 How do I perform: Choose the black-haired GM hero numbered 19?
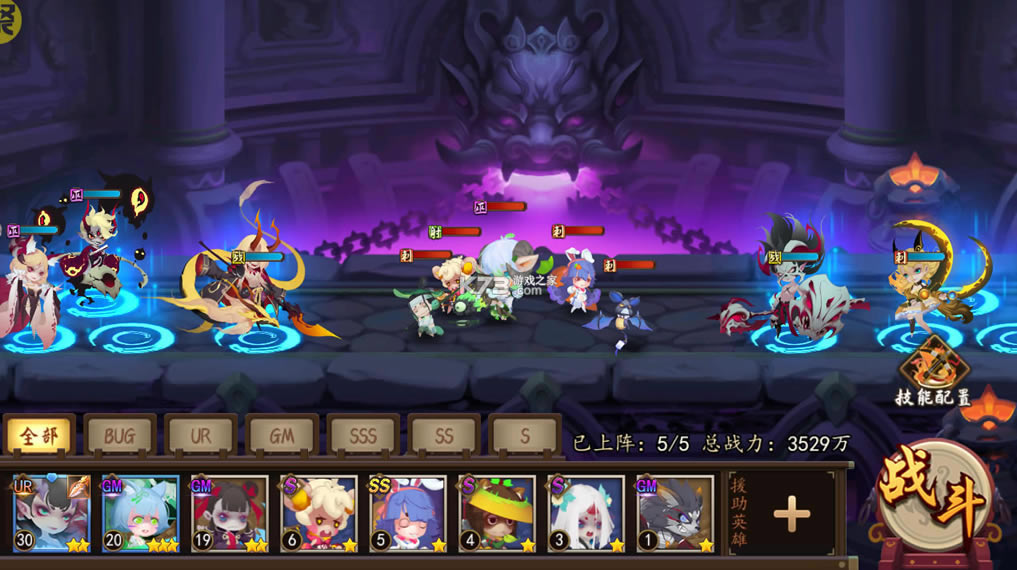click(x=230, y=514)
